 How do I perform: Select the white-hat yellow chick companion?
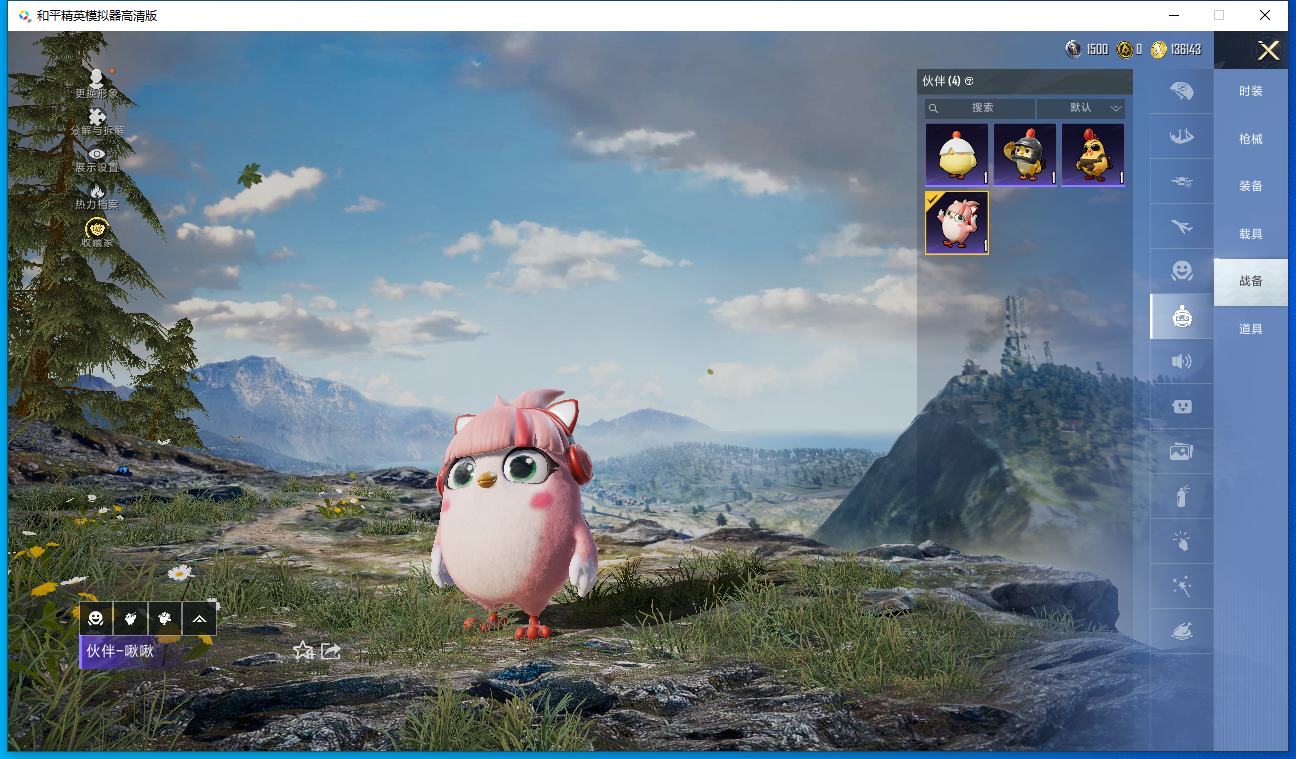pos(956,155)
